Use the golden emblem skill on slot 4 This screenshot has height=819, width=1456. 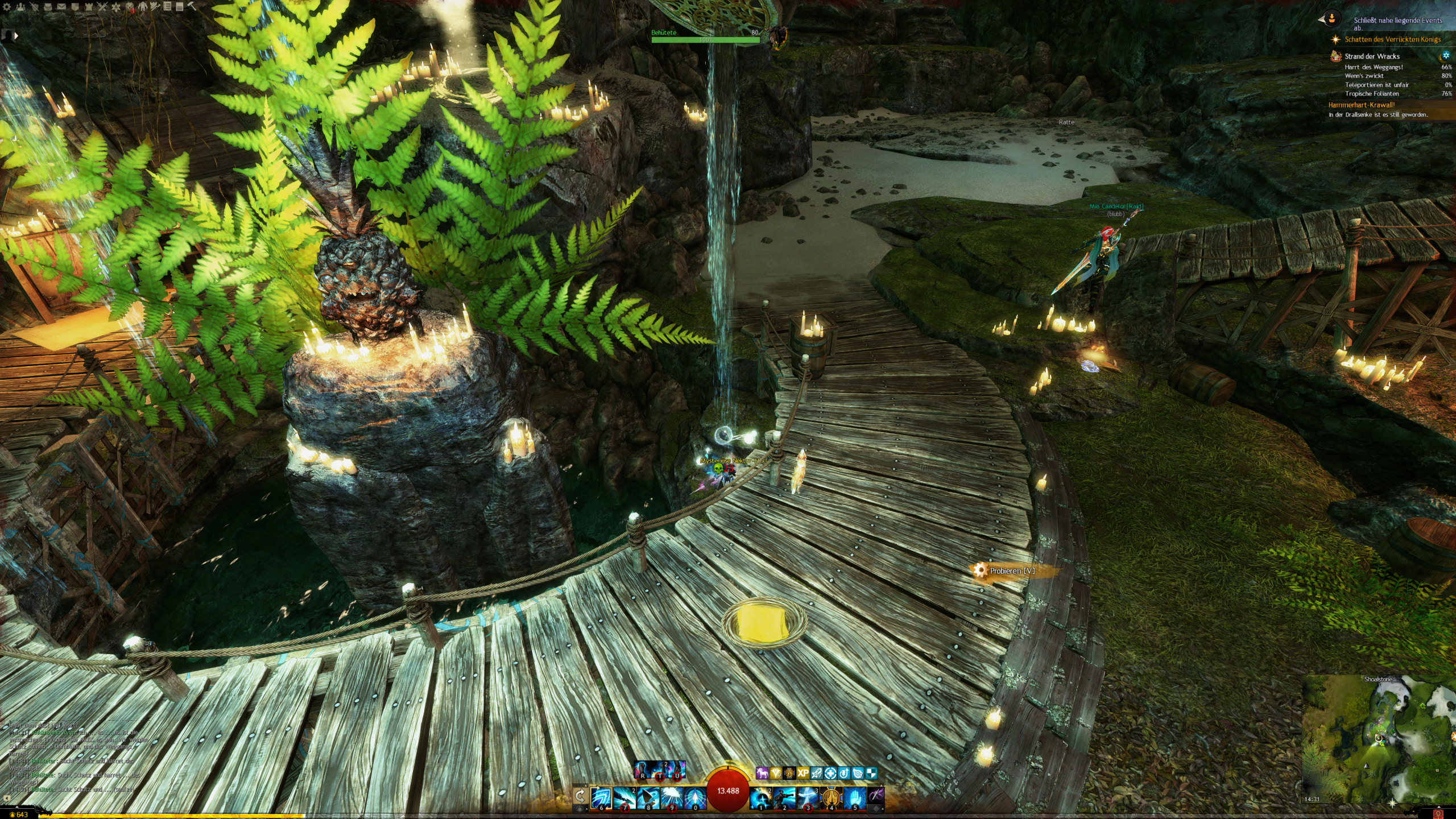[832, 798]
